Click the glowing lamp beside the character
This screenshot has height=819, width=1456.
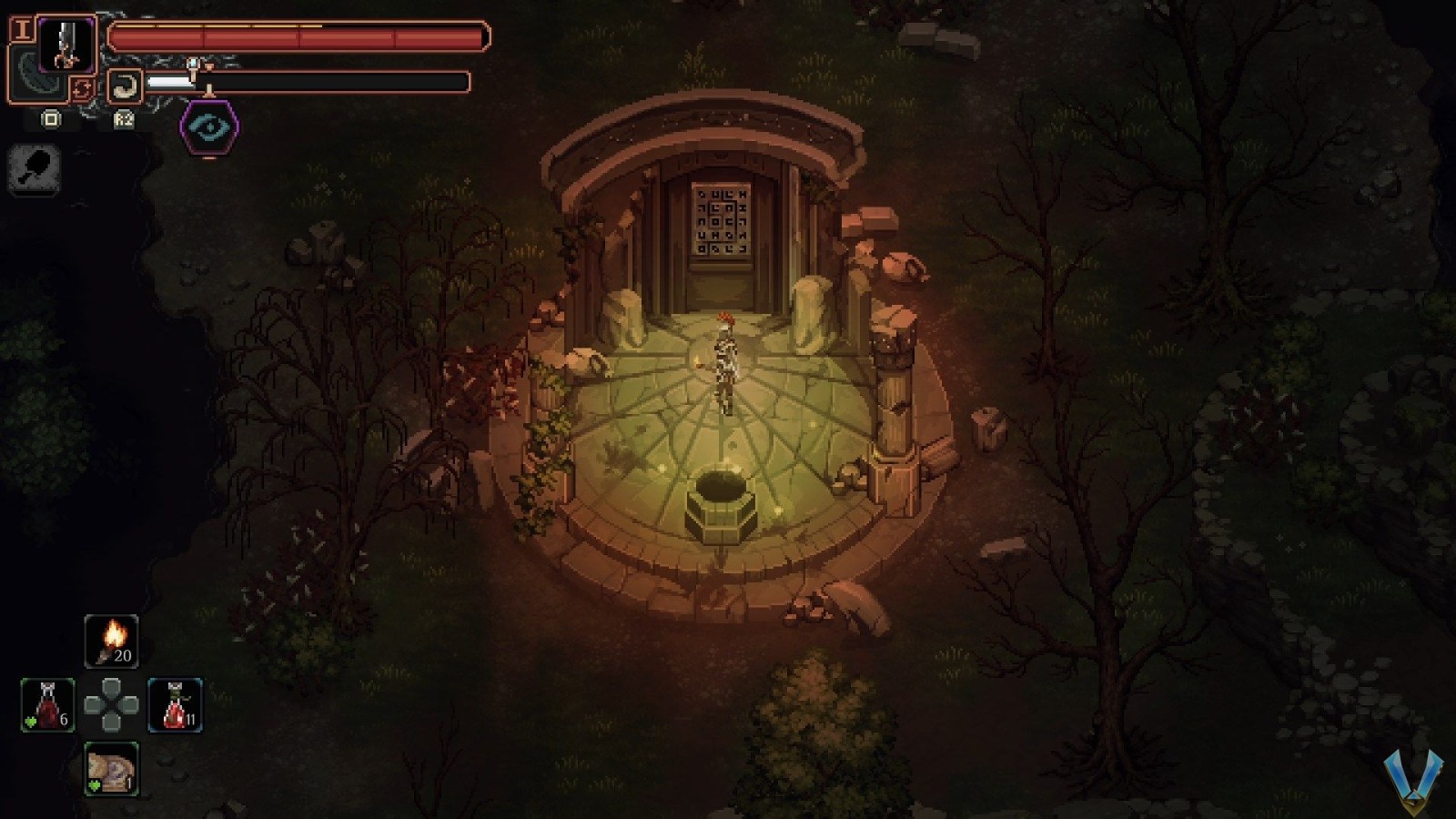pos(697,362)
